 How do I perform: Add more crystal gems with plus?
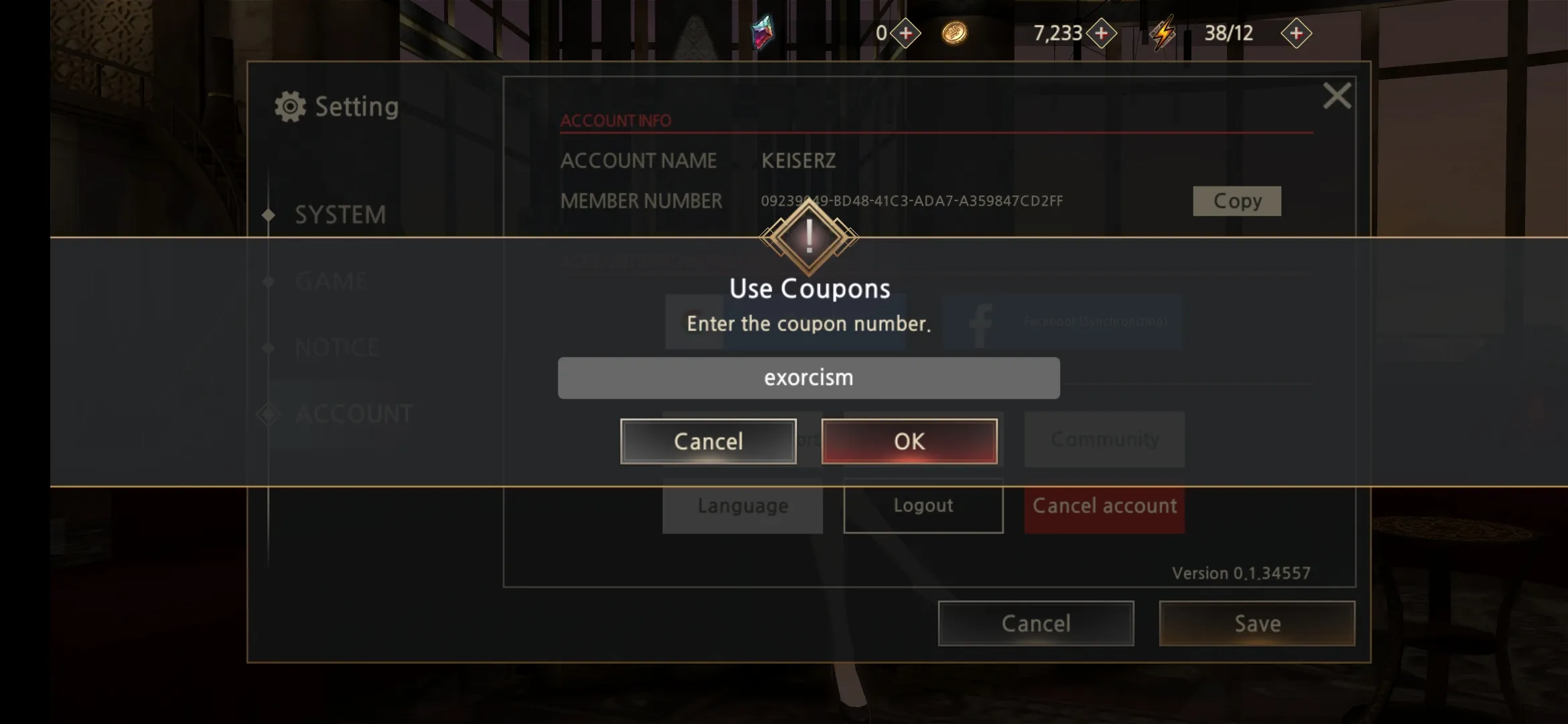point(905,34)
